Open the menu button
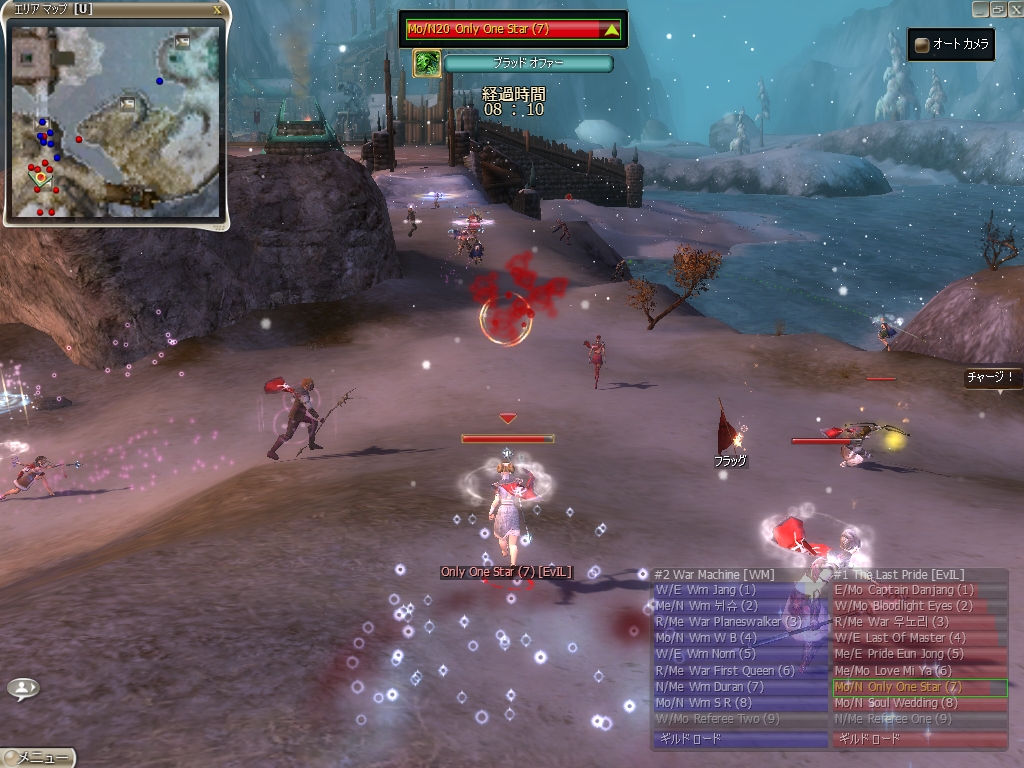The width and height of the screenshot is (1024, 768). [x=37, y=758]
